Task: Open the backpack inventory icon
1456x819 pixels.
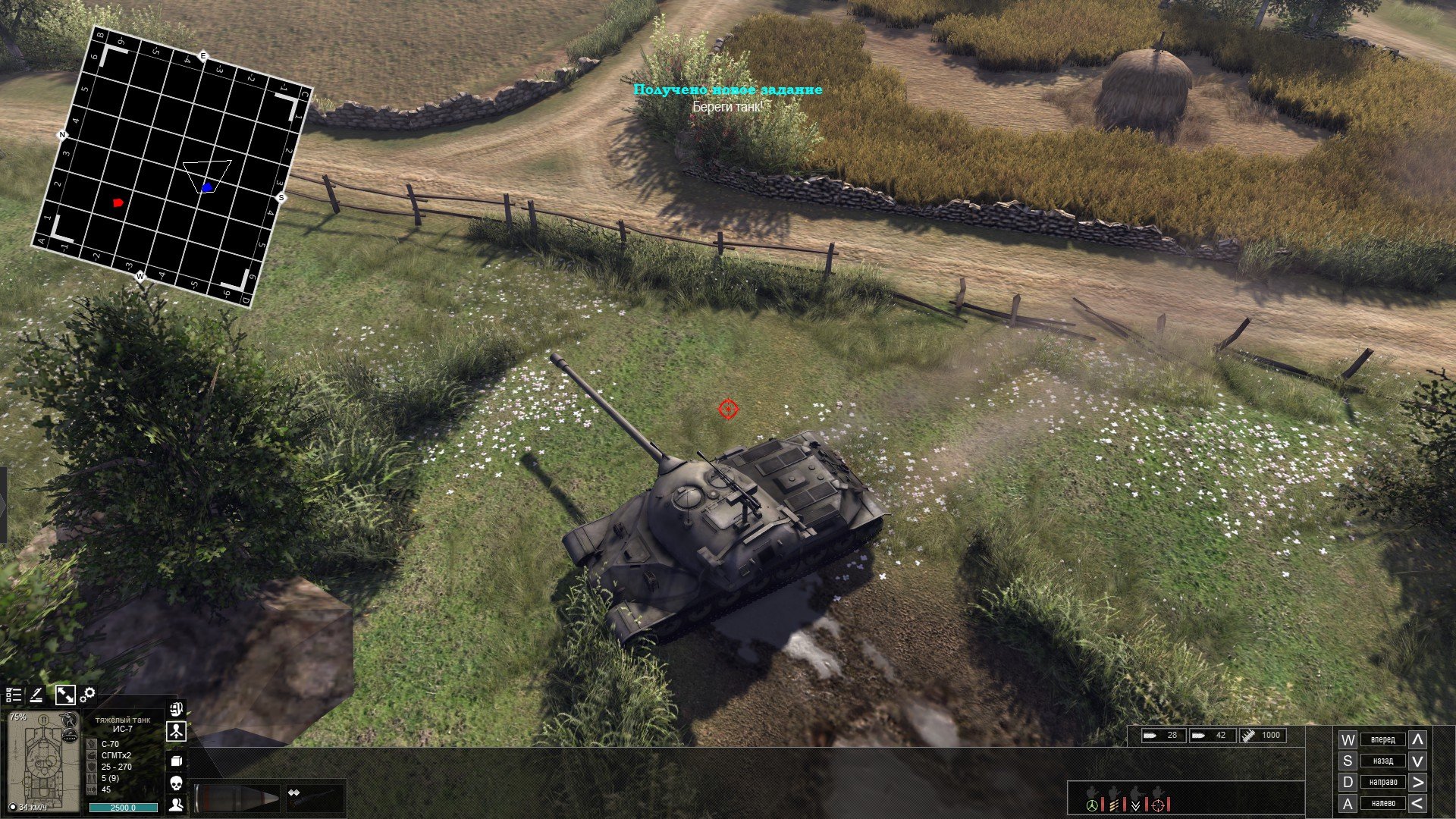Action: (x=176, y=710)
